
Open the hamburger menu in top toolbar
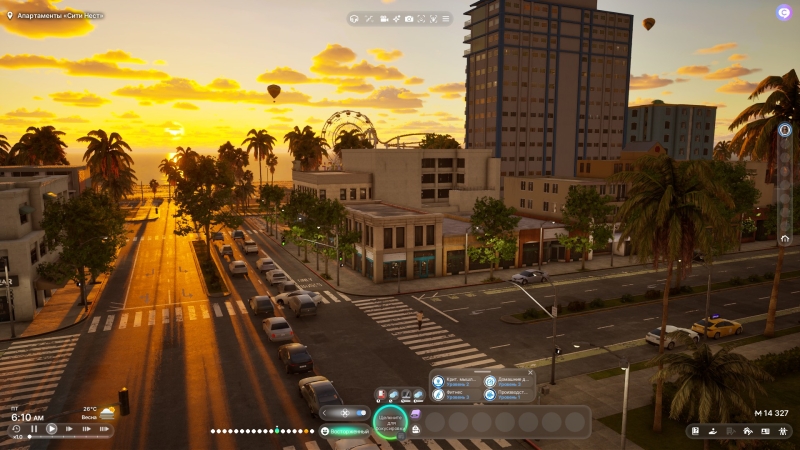tap(445, 19)
